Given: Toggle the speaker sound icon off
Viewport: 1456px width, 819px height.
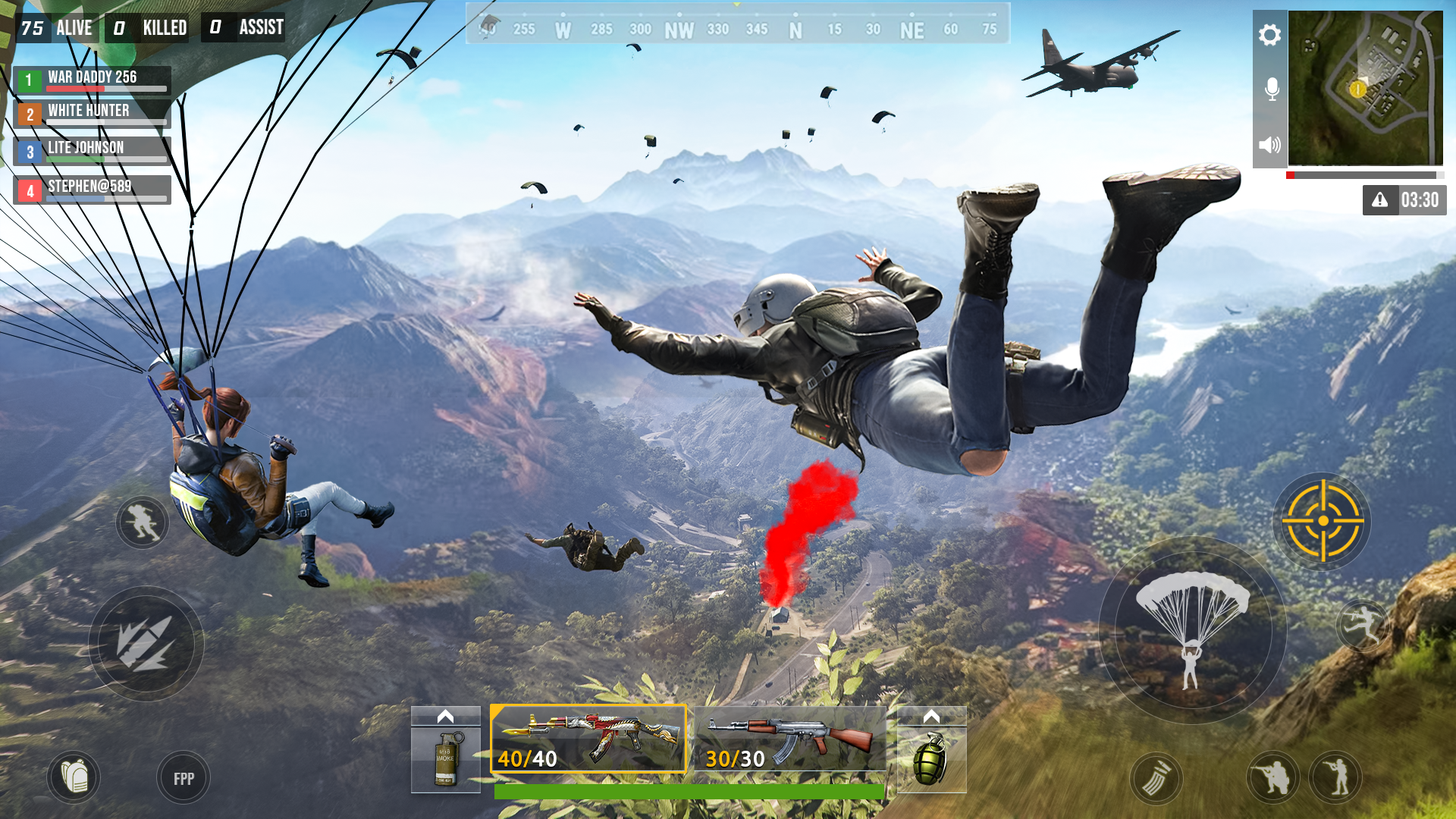Looking at the screenshot, I should click(1269, 145).
